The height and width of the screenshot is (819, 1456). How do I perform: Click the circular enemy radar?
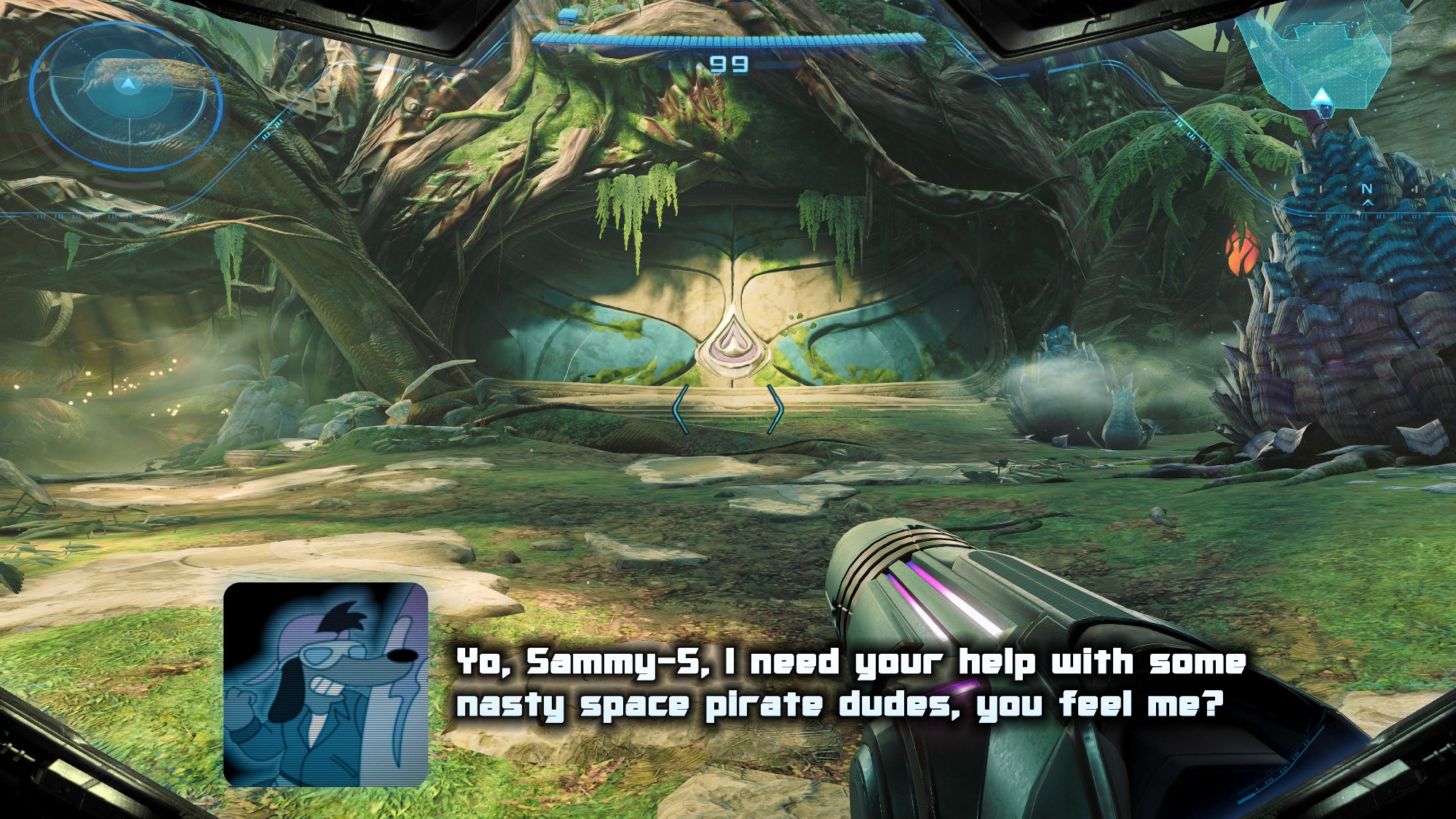(127, 95)
